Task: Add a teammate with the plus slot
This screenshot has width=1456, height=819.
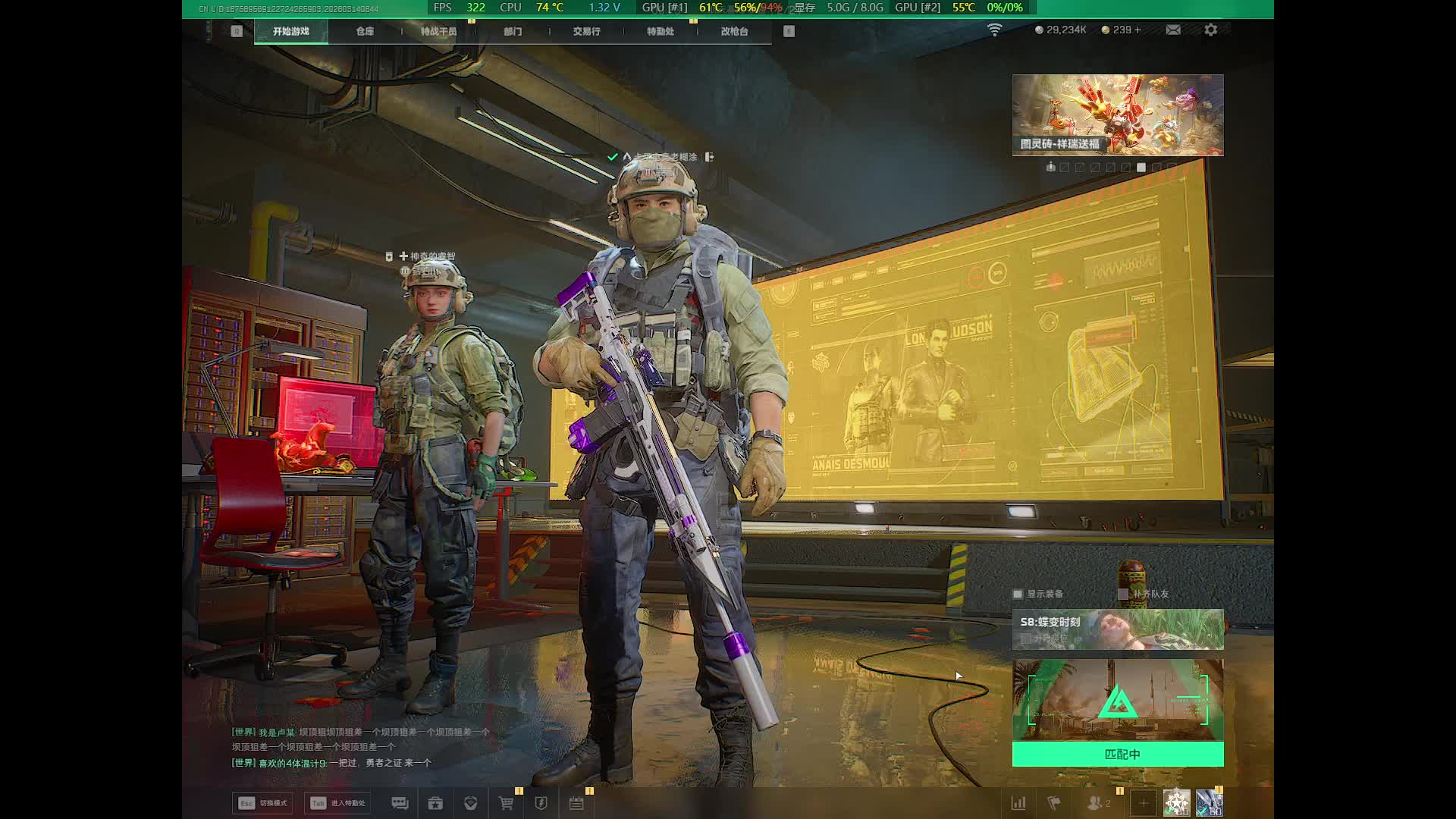Action: point(1143,802)
